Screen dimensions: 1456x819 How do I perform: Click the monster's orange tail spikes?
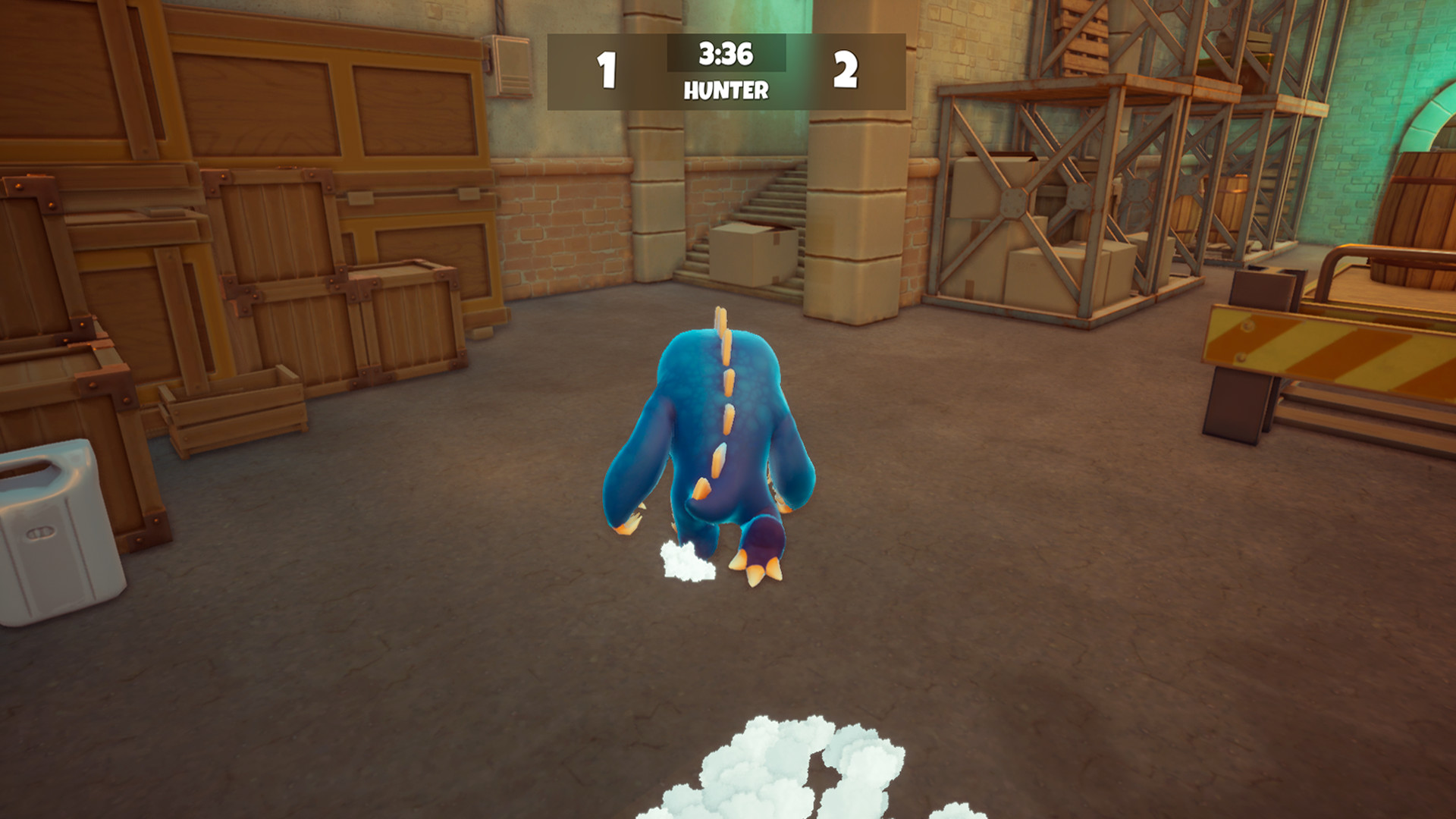coord(720,379)
